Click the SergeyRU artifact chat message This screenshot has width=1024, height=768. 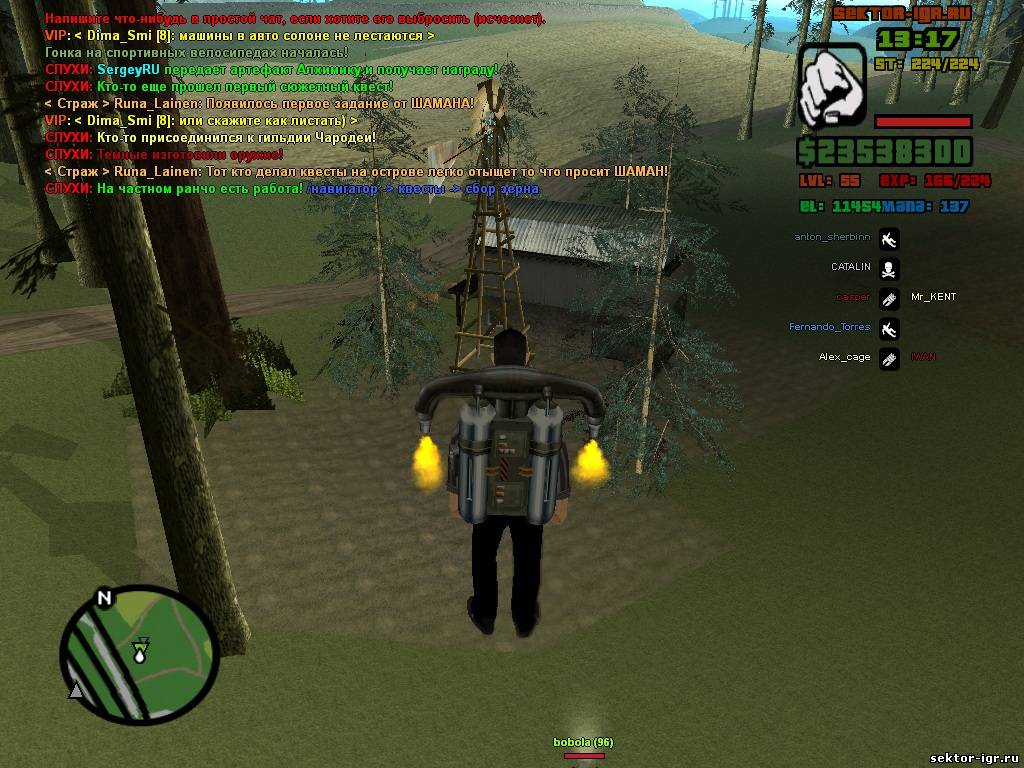pyautogui.click(x=271, y=69)
